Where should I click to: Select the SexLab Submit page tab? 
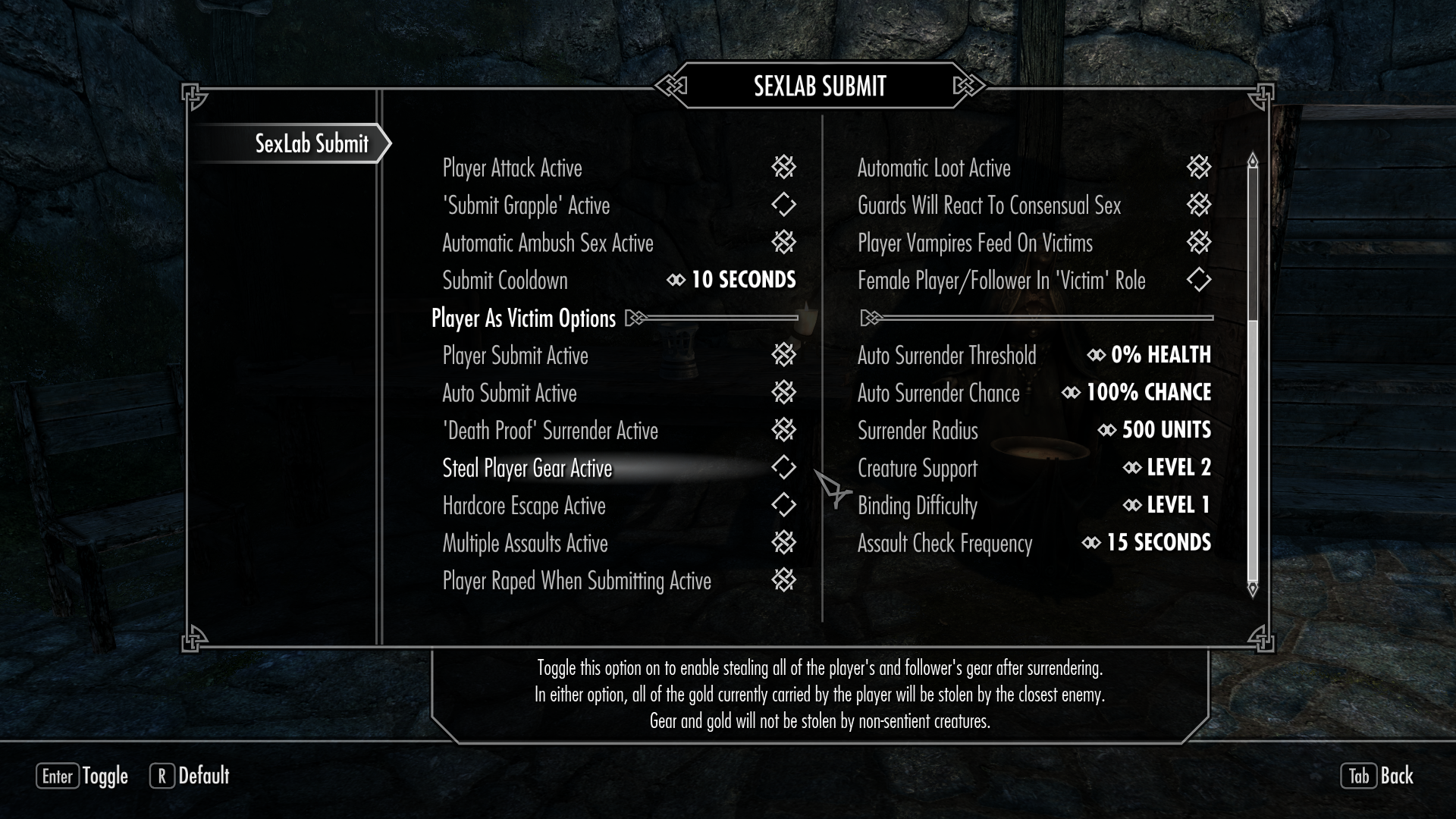point(311,143)
